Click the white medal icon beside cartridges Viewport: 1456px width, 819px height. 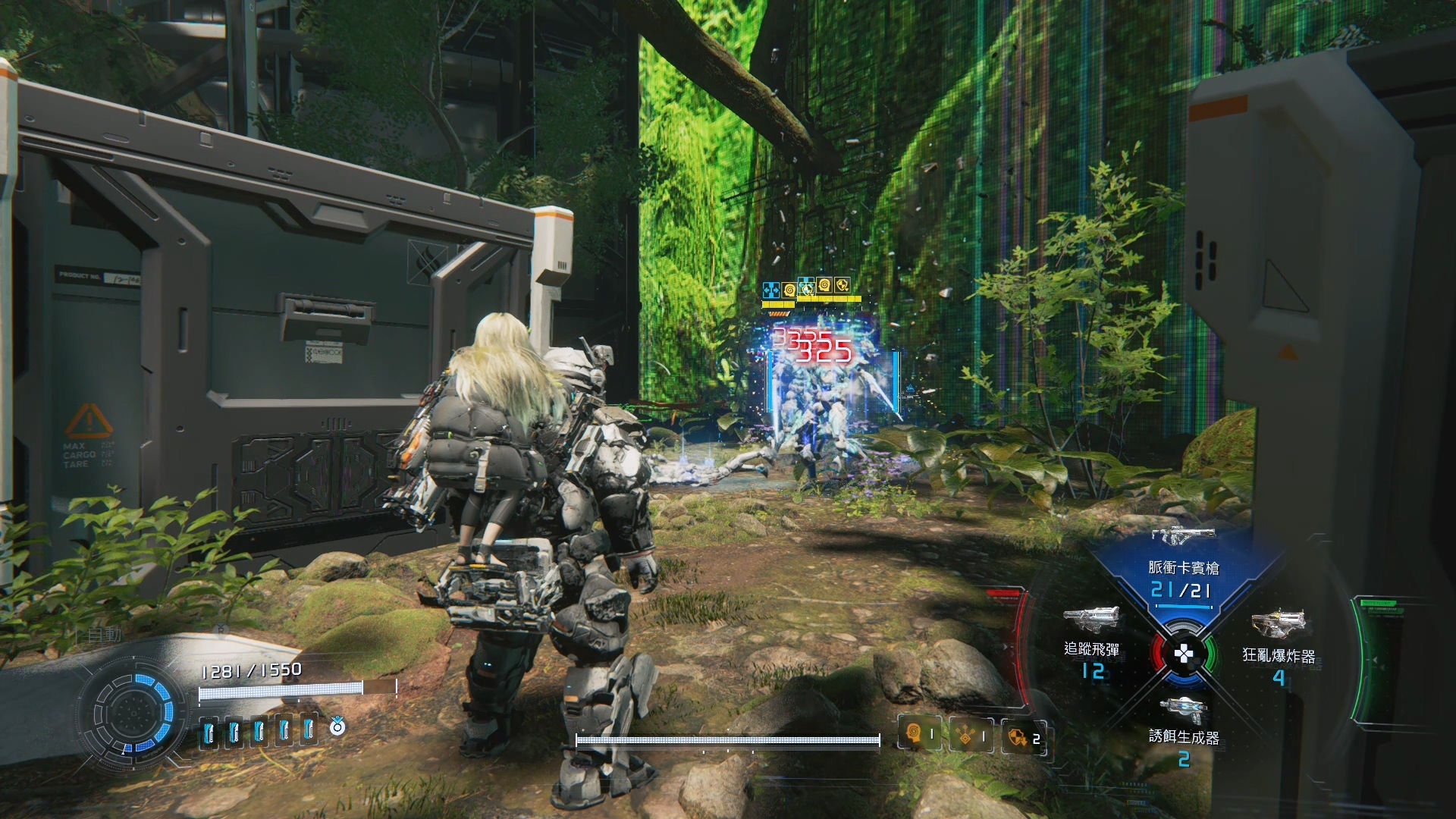(337, 728)
